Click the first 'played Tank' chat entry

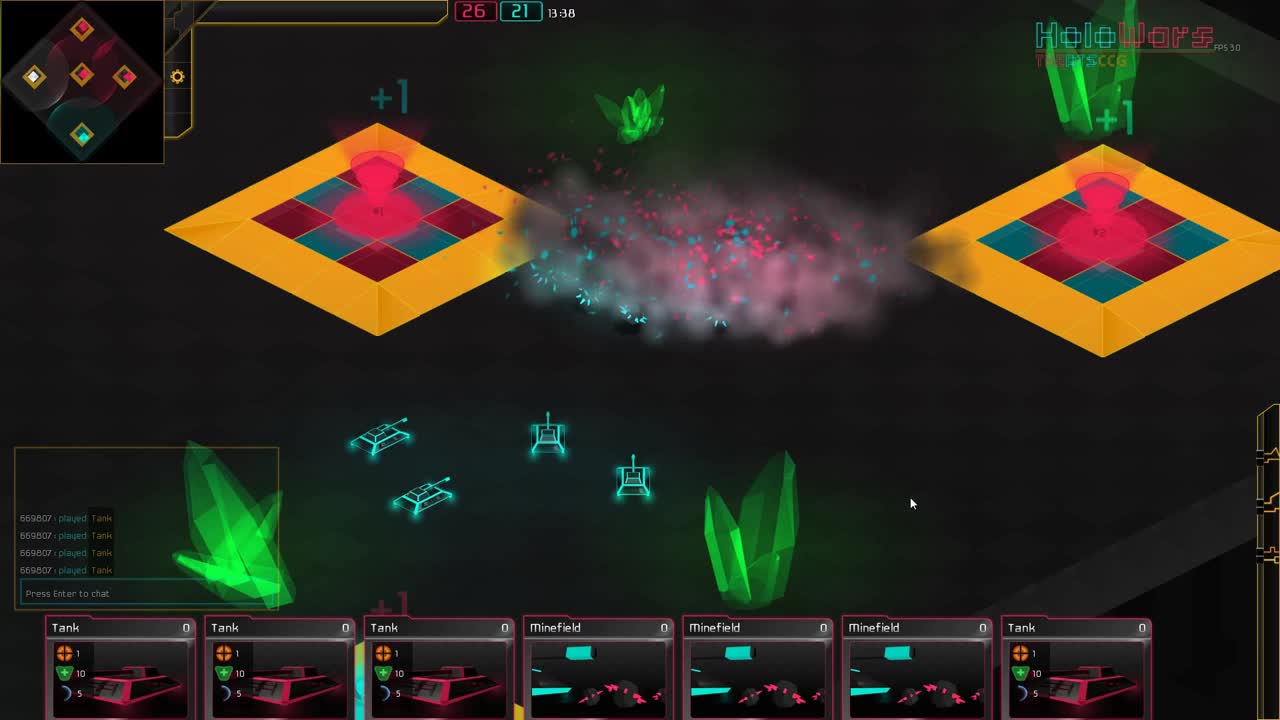[x=66, y=518]
